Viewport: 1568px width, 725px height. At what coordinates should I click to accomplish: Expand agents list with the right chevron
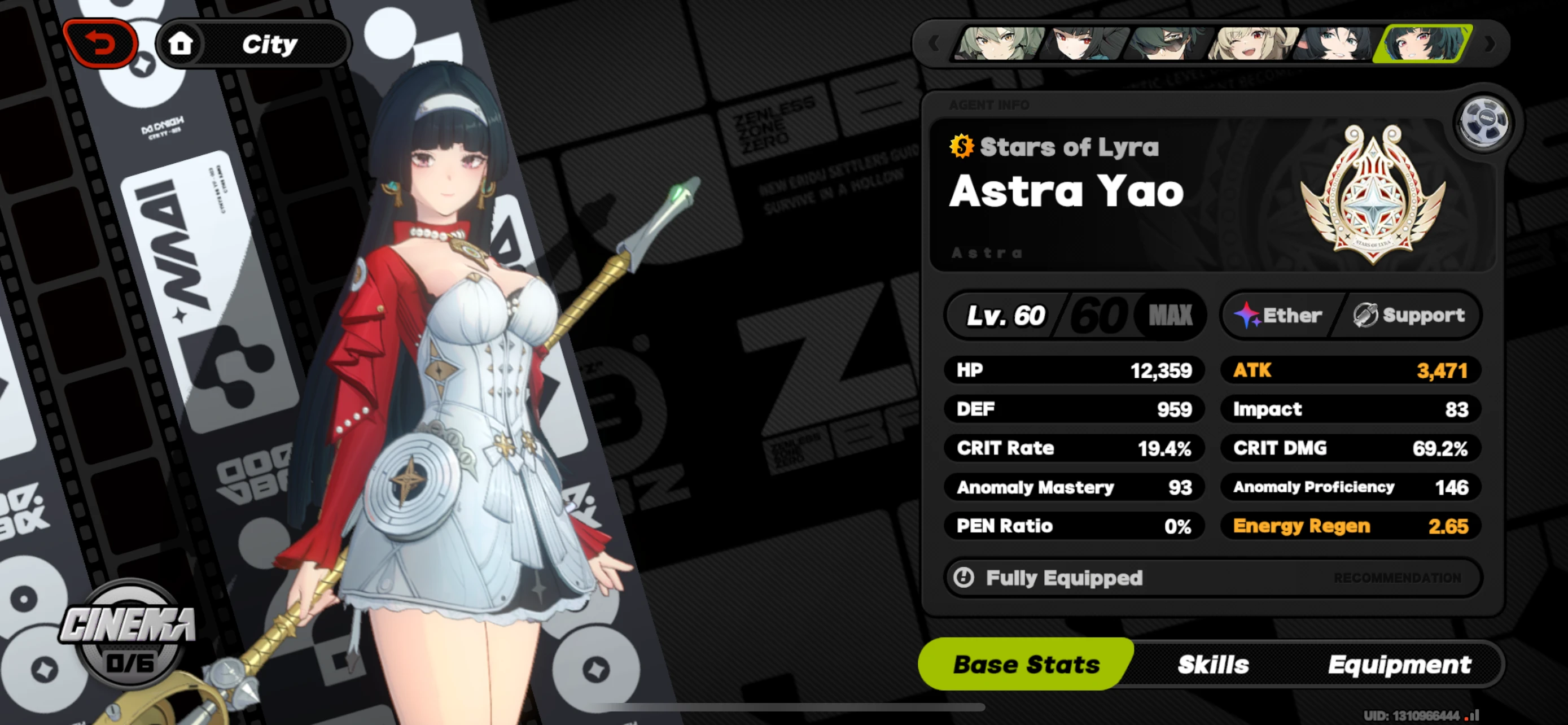tap(1489, 44)
